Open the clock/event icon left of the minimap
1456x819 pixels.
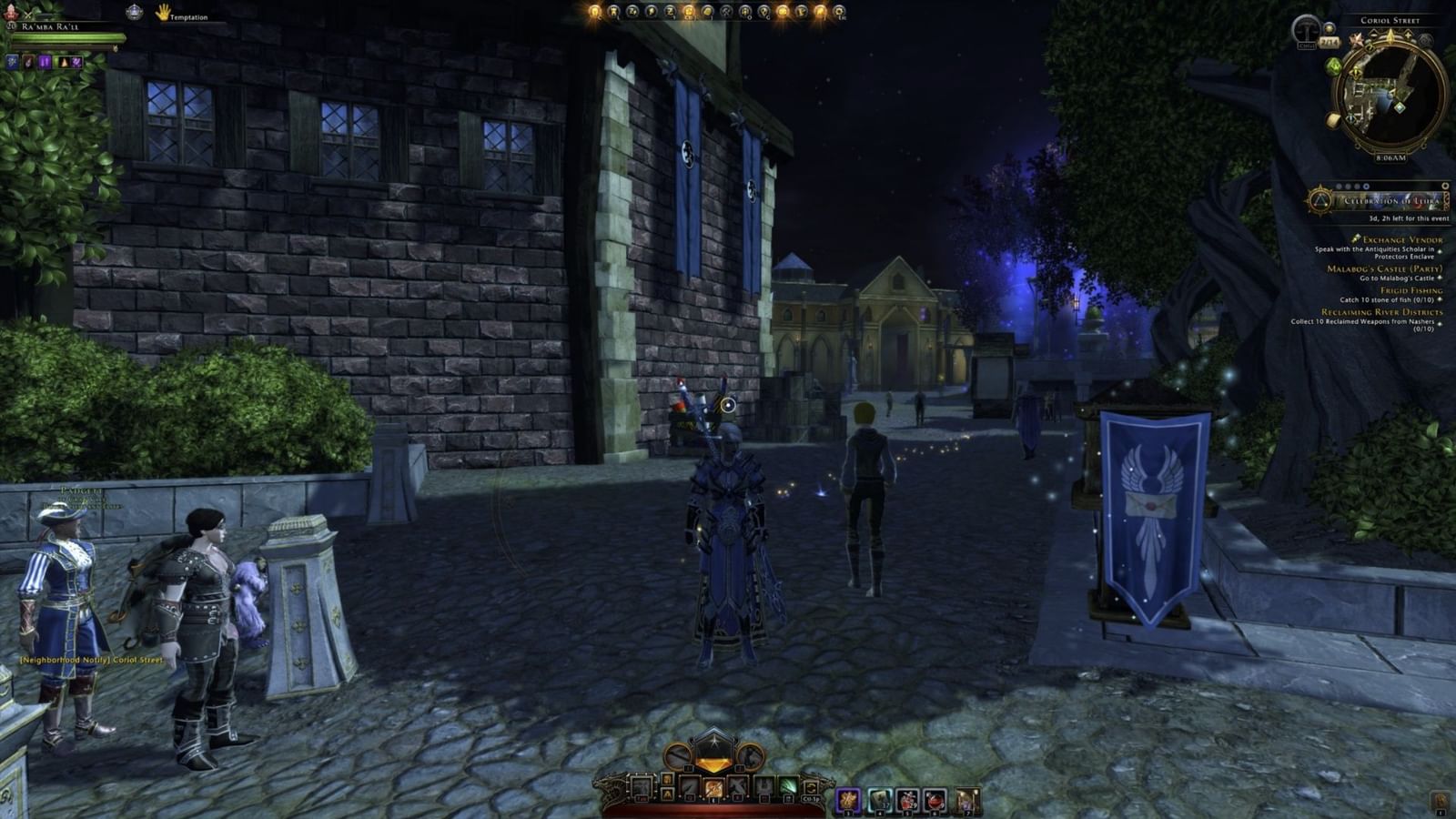click(x=1307, y=30)
